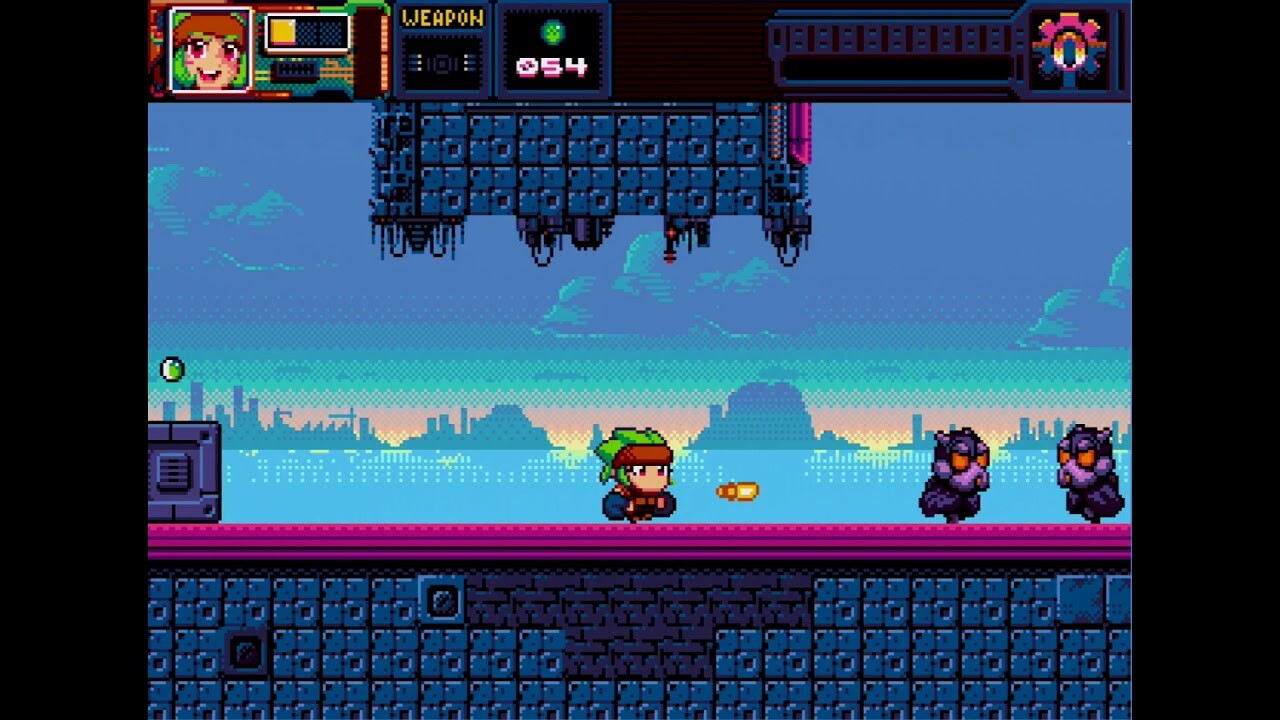The height and width of the screenshot is (720, 1280).
Task: Click the green-haired heroine portrait
Action: [x=210, y=50]
